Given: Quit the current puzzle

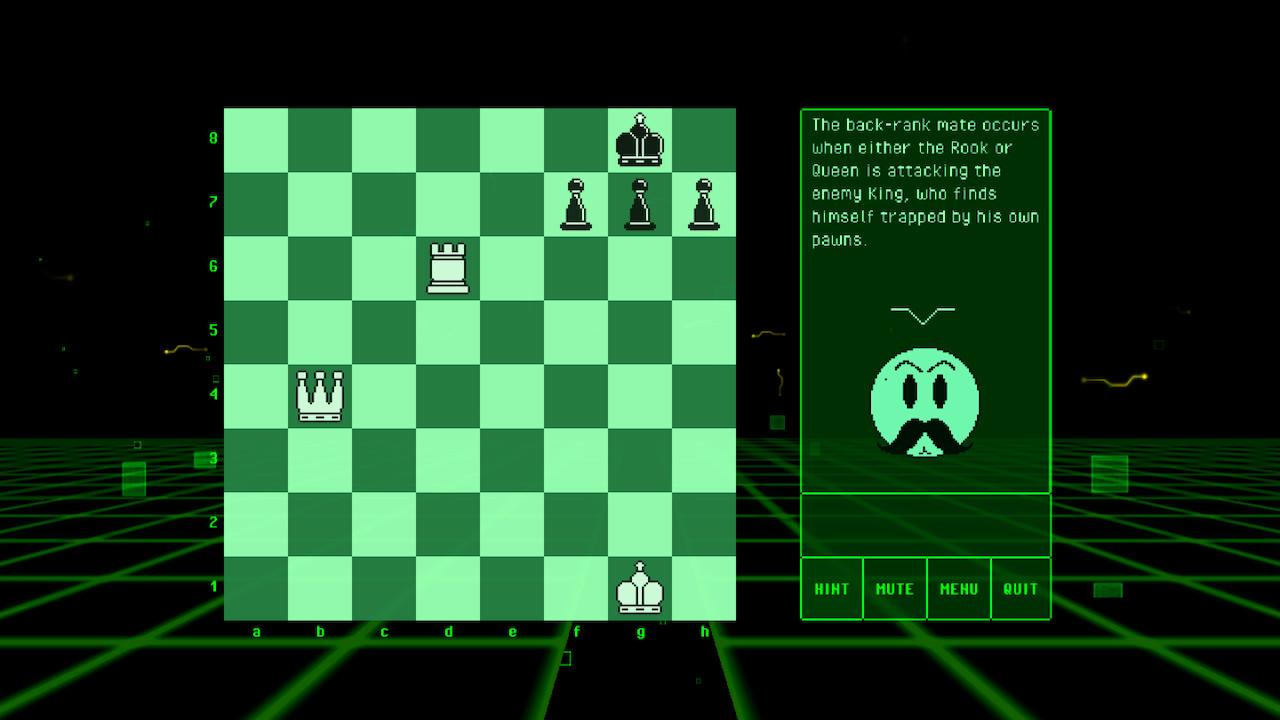Looking at the screenshot, I should (x=1020, y=589).
